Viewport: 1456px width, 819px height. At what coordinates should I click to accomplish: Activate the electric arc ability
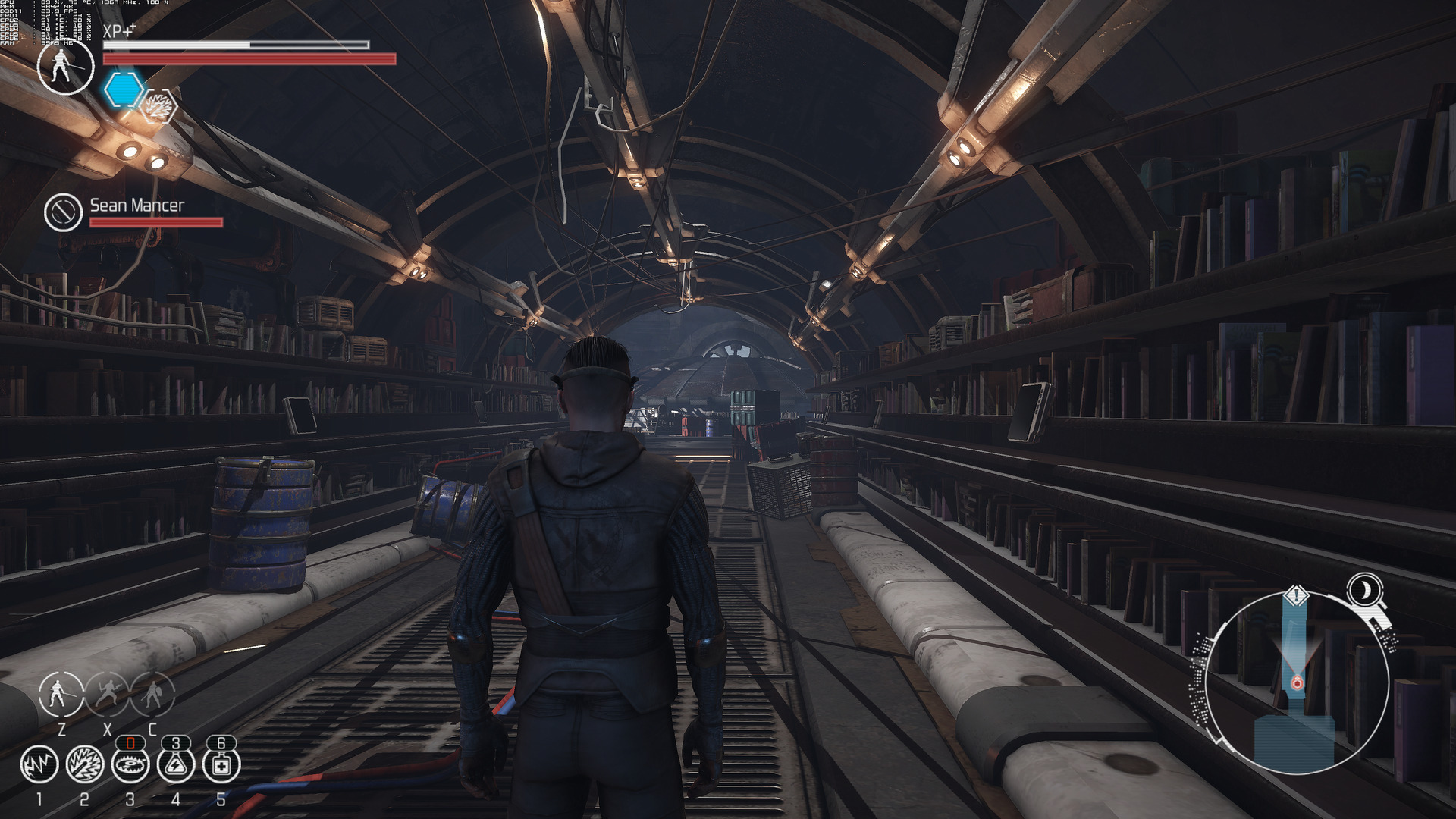click(39, 764)
